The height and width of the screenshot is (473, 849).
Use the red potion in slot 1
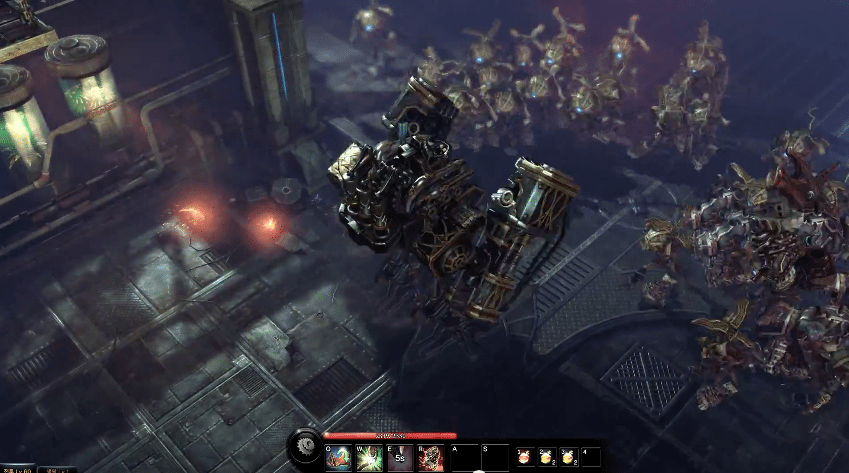pyautogui.click(x=525, y=458)
